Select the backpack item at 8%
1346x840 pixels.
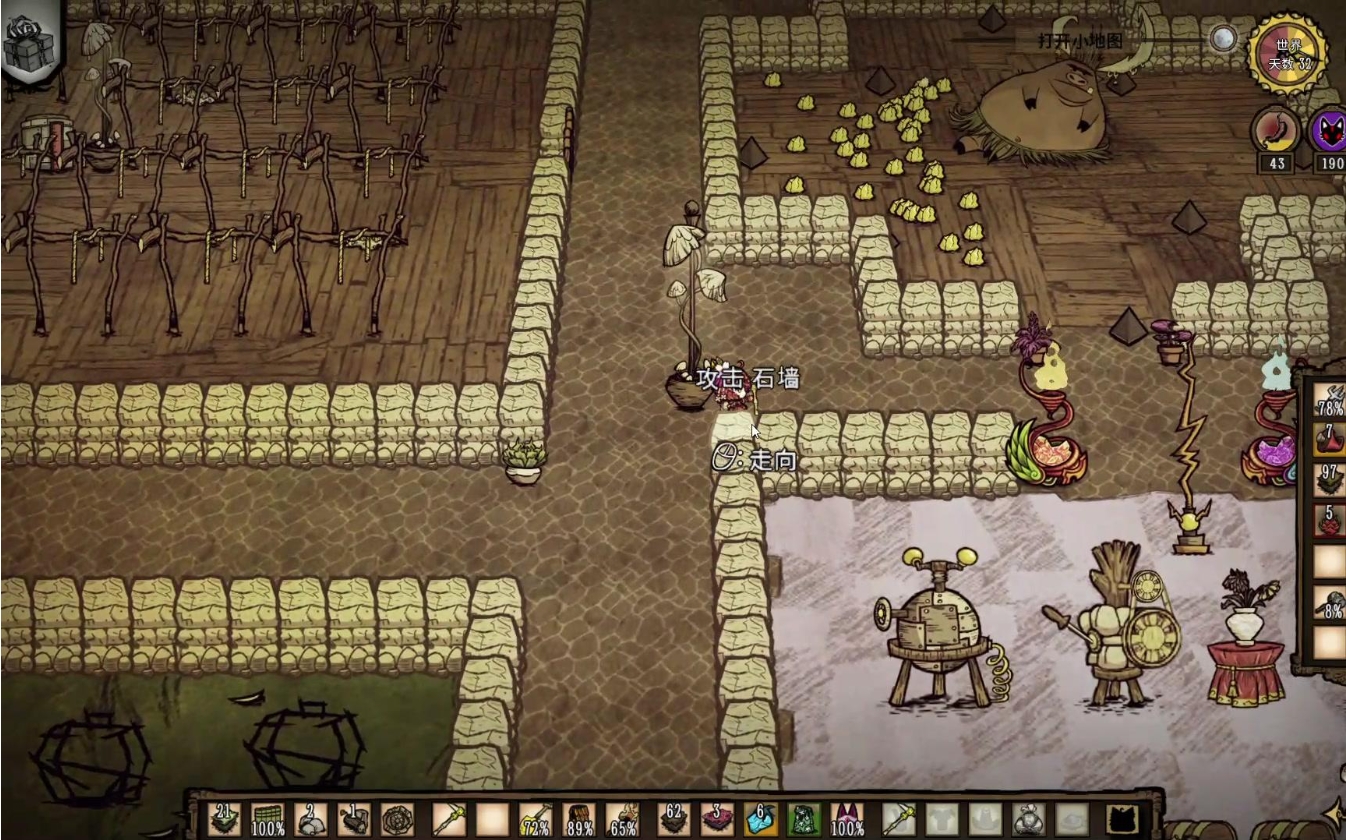pyautogui.click(x=1329, y=604)
